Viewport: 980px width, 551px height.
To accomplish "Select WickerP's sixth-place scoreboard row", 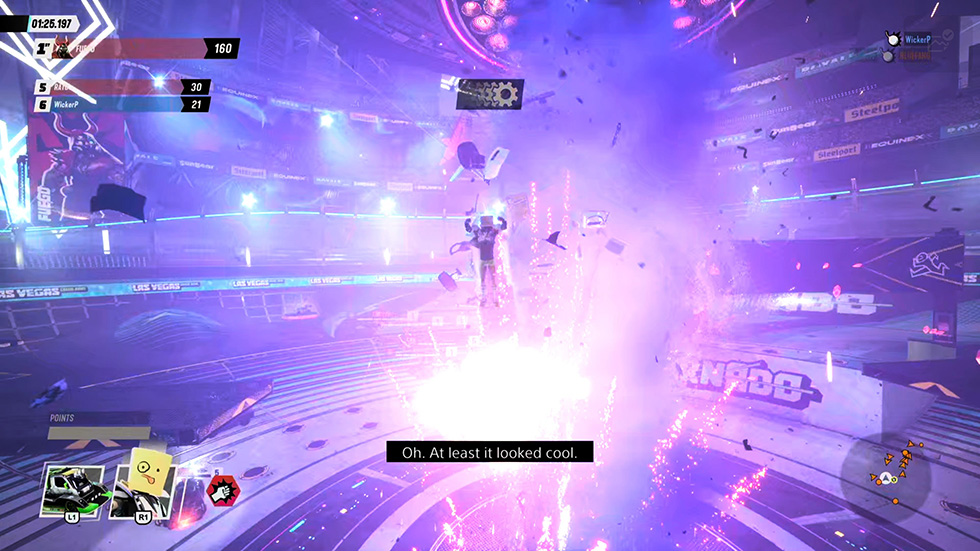I will coord(122,104).
